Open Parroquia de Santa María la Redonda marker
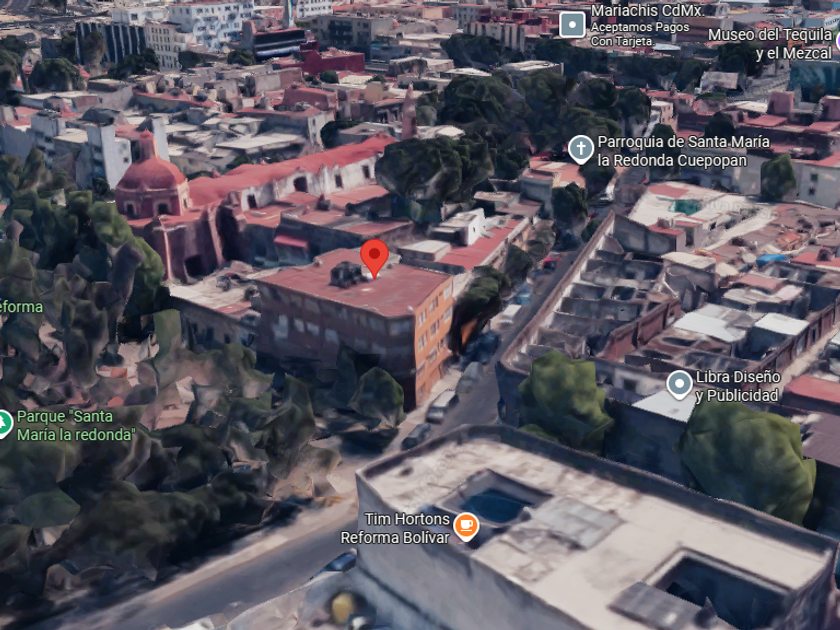840x630 pixels. [x=581, y=150]
